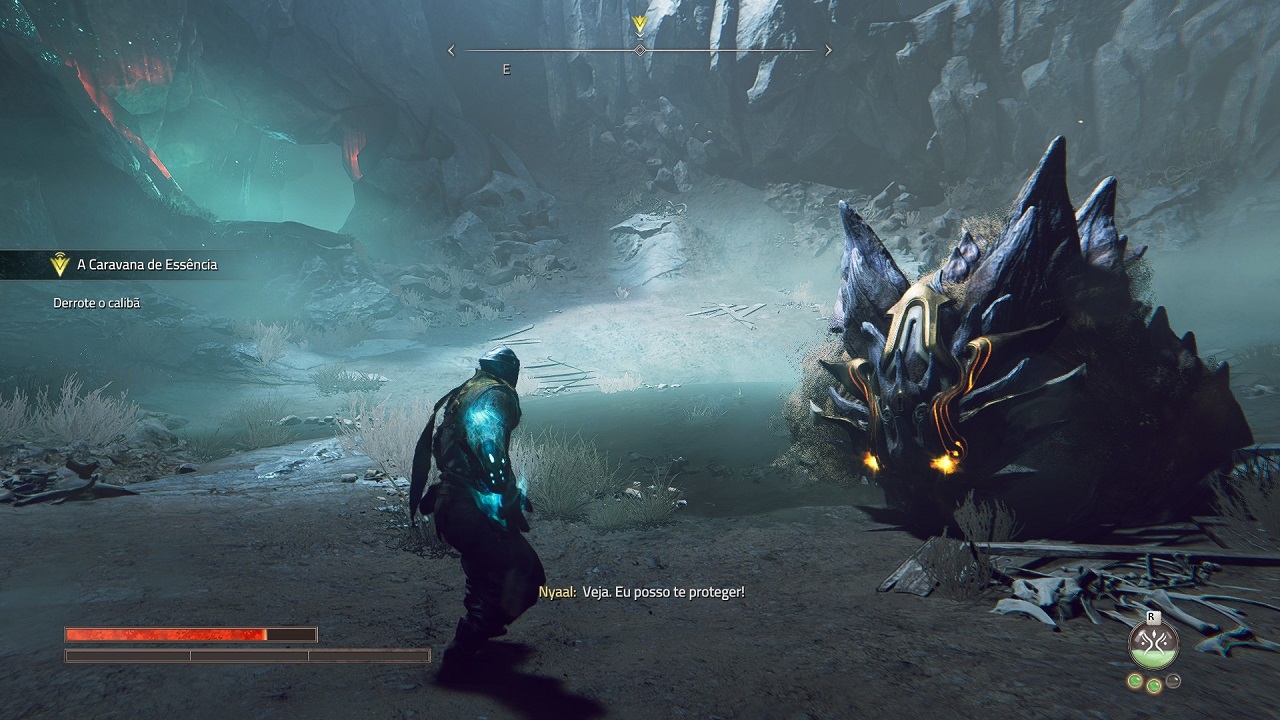Click the yellow quest marker on the compass
The width and height of the screenshot is (1280, 720).
click(640, 24)
